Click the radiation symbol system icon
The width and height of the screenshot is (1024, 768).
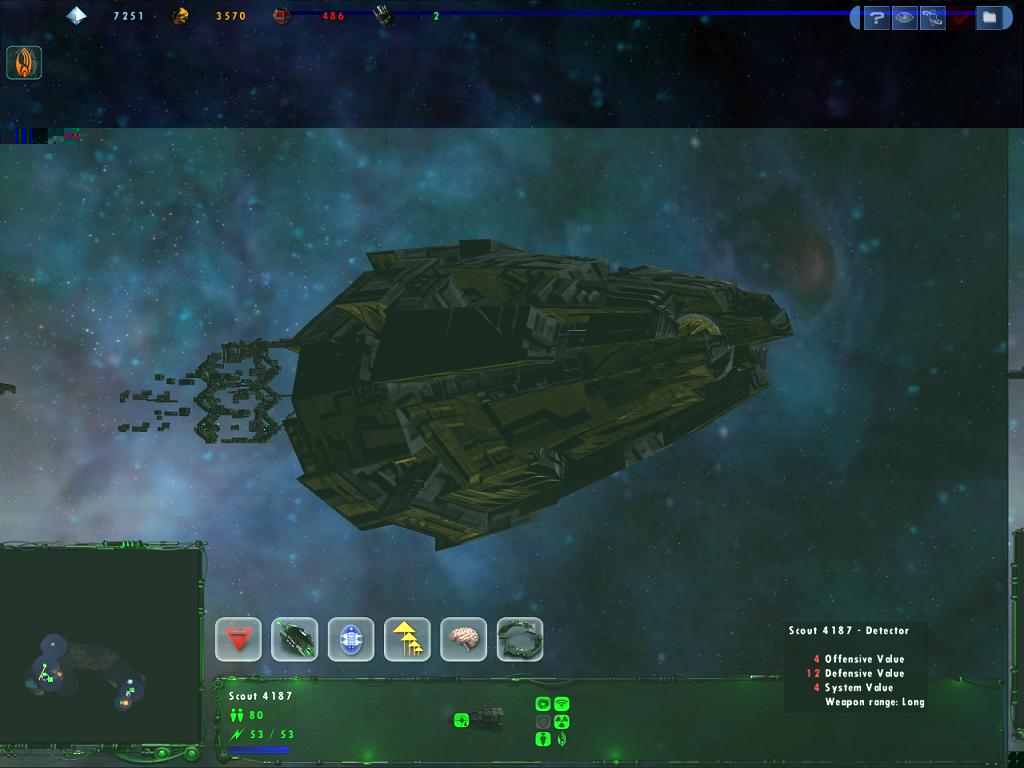(x=561, y=722)
